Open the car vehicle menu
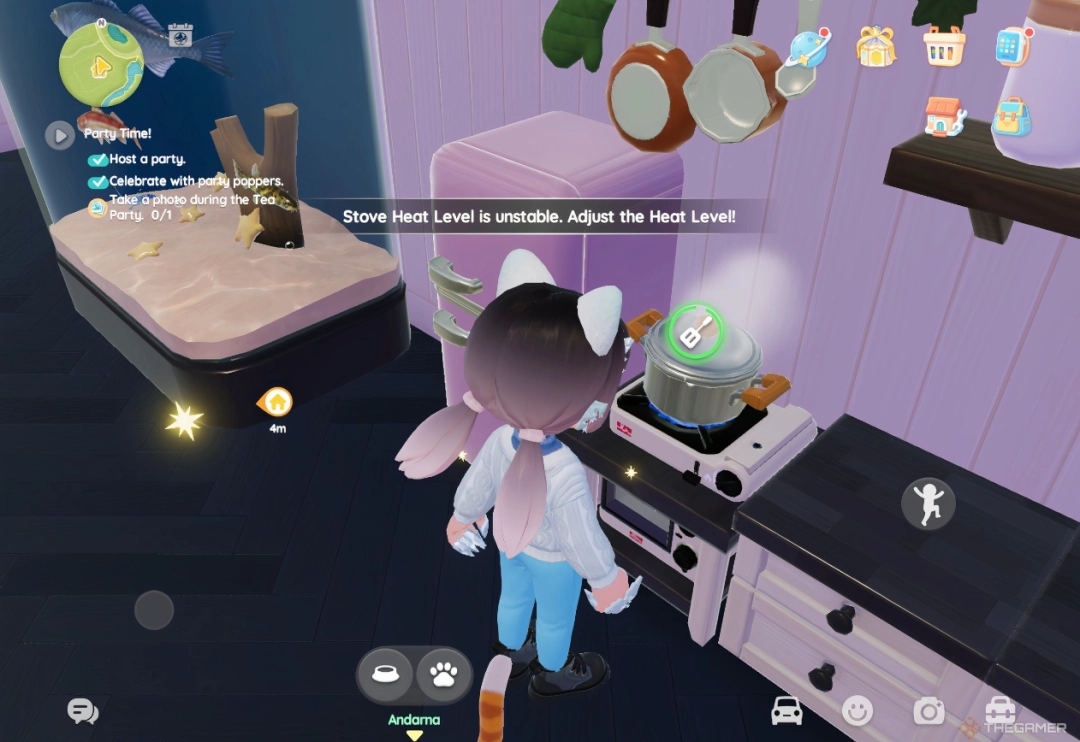Viewport: 1080px width, 742px height. click(787, 711)
